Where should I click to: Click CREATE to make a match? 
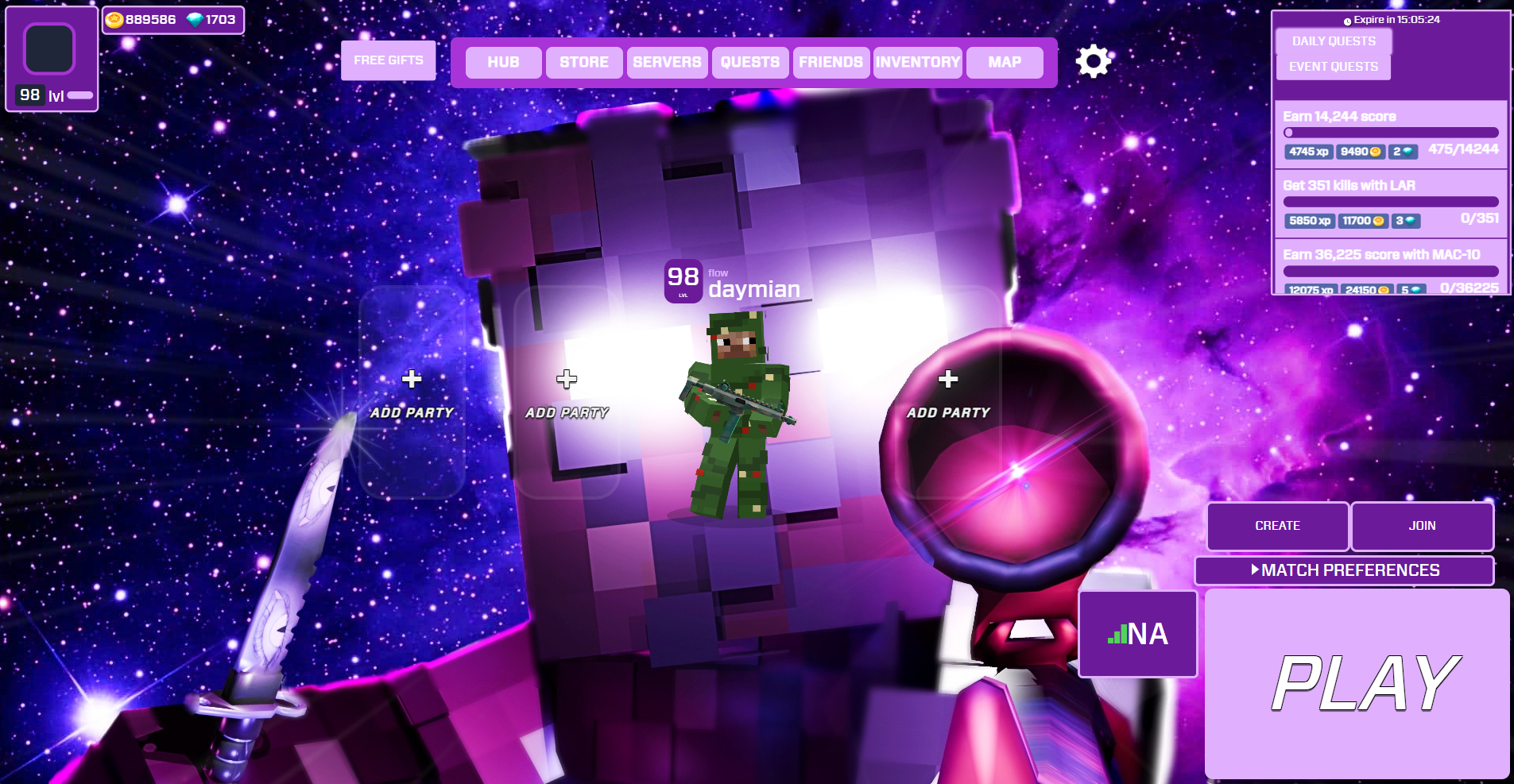tap(1277, 526)
